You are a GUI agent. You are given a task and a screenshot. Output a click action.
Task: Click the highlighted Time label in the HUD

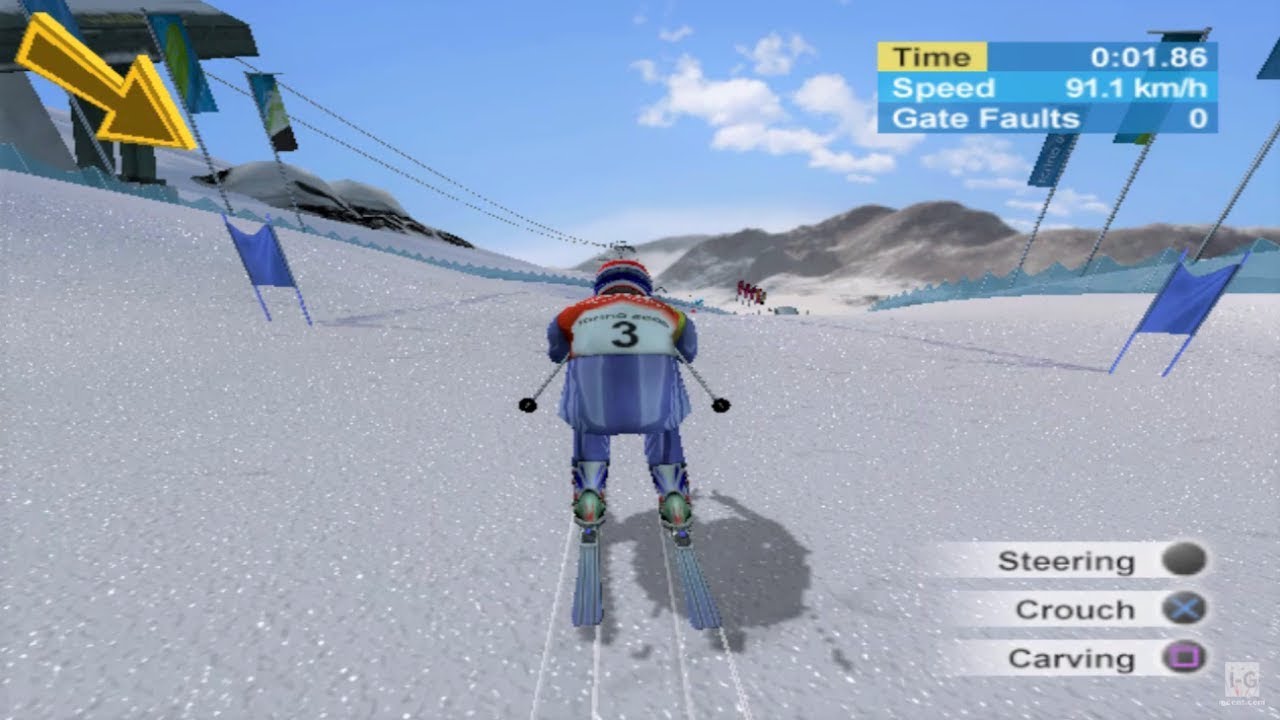[x=932, y=57]
